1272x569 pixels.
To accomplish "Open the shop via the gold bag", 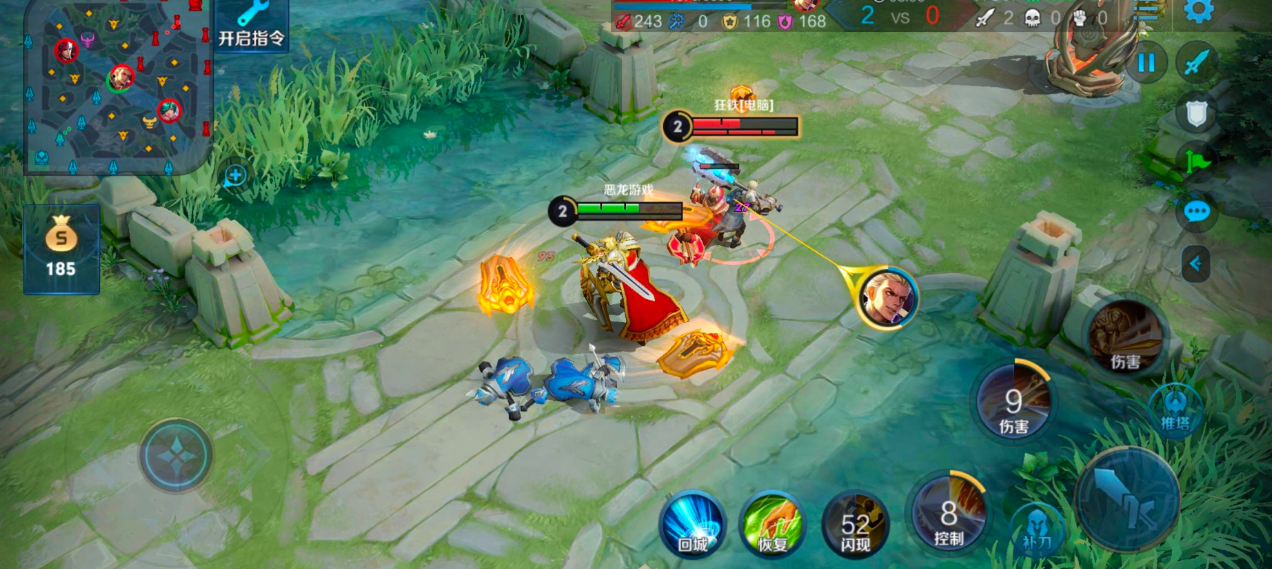I will tap(61, 248).
